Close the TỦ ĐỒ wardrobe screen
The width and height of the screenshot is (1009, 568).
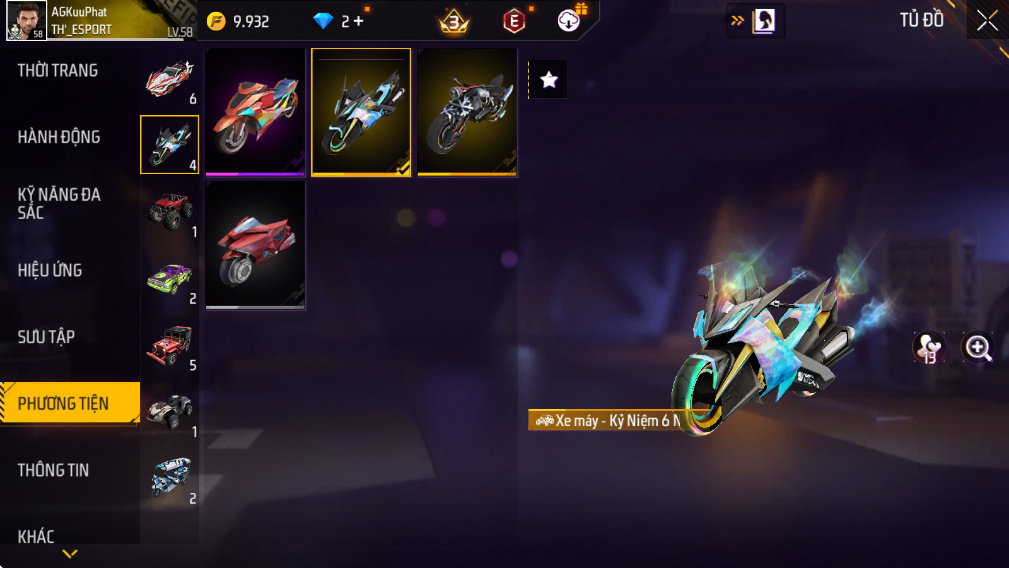(987, 21)
